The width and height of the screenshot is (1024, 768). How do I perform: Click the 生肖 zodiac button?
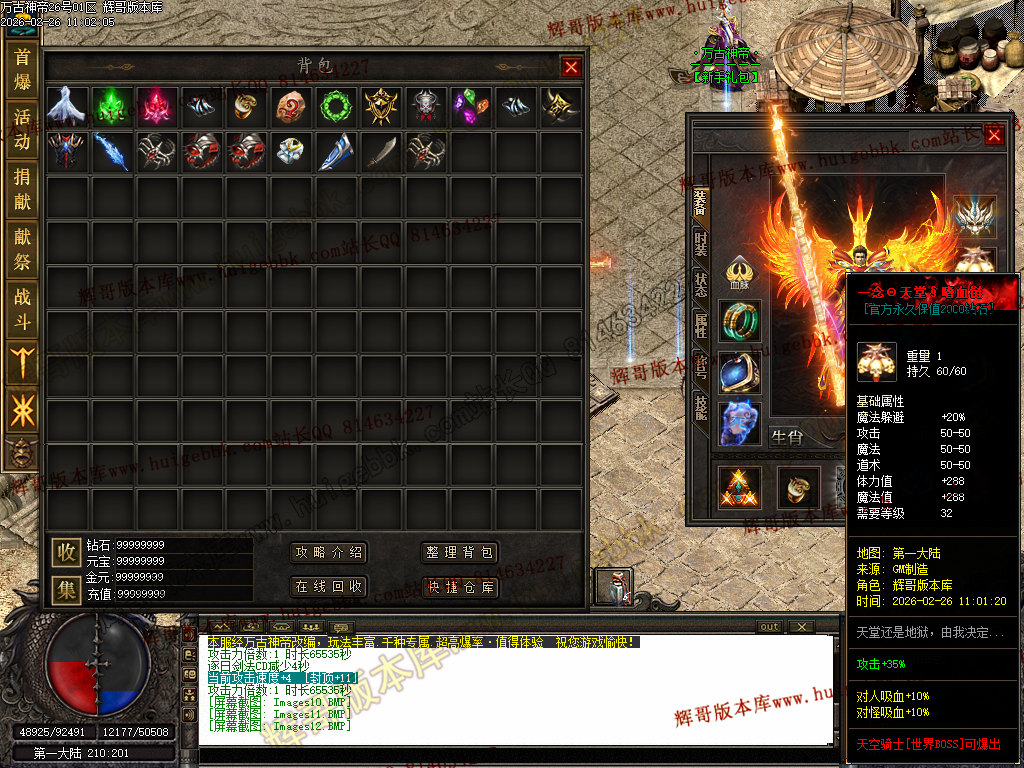786,436
